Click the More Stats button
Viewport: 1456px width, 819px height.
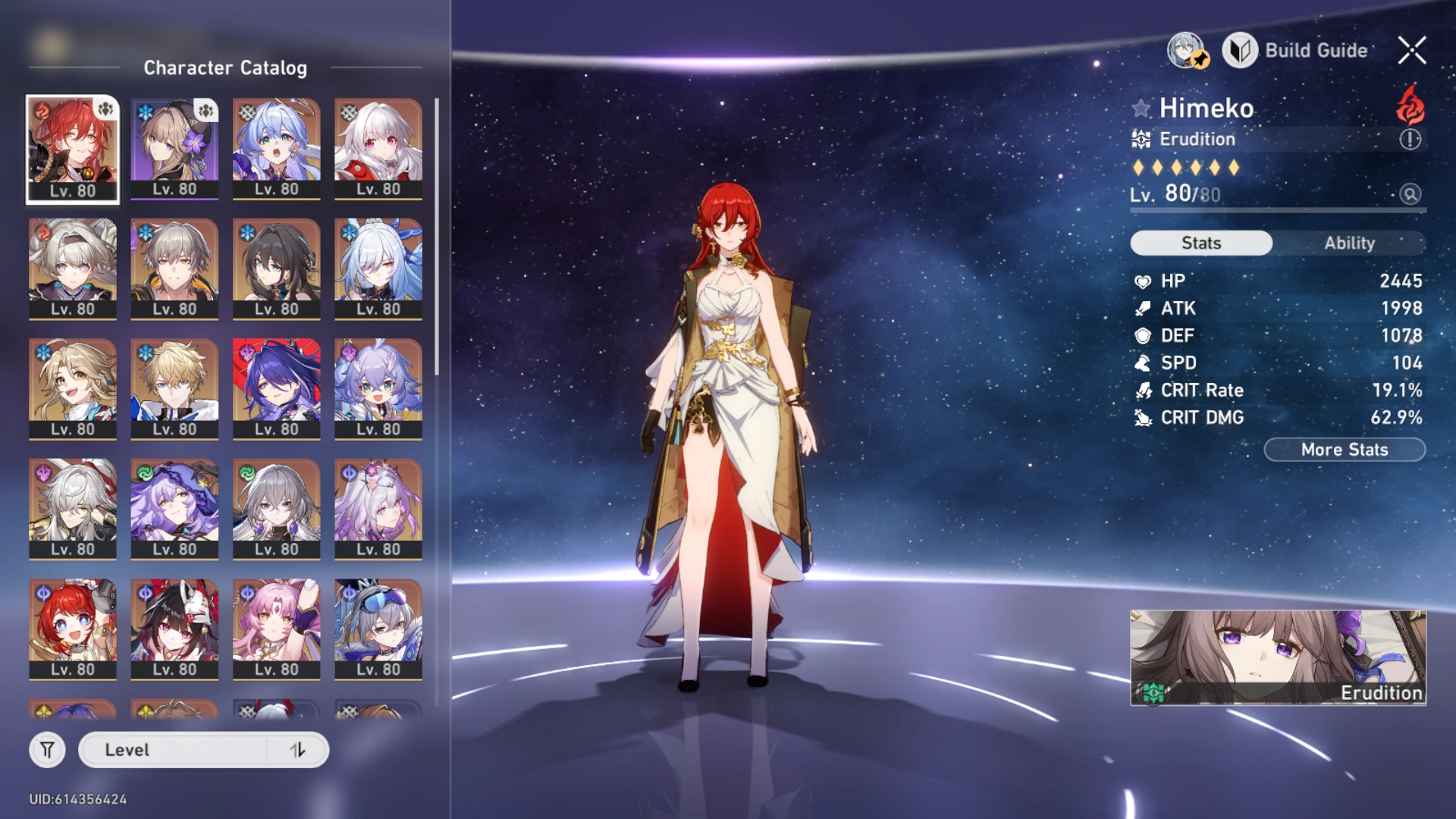pyautogui.click(x=1344, y=449)
